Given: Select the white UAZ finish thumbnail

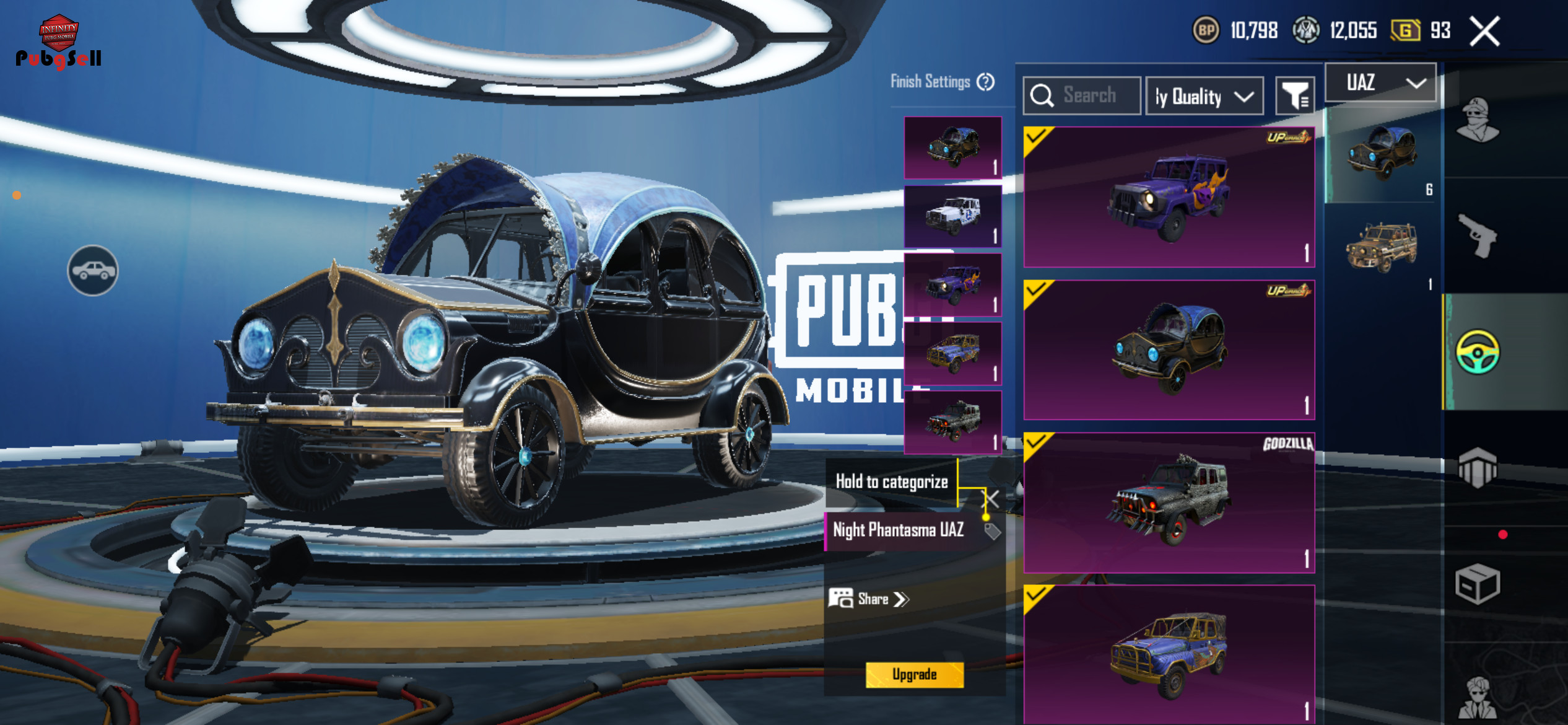Looking at the screenshot, I should click(x=952, y=216).
